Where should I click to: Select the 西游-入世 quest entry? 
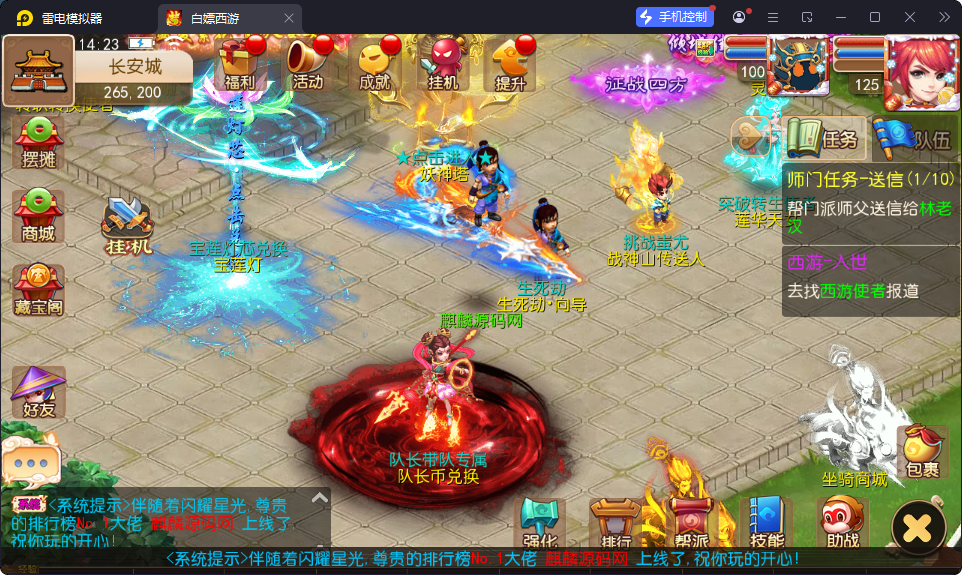pos(870,277)
